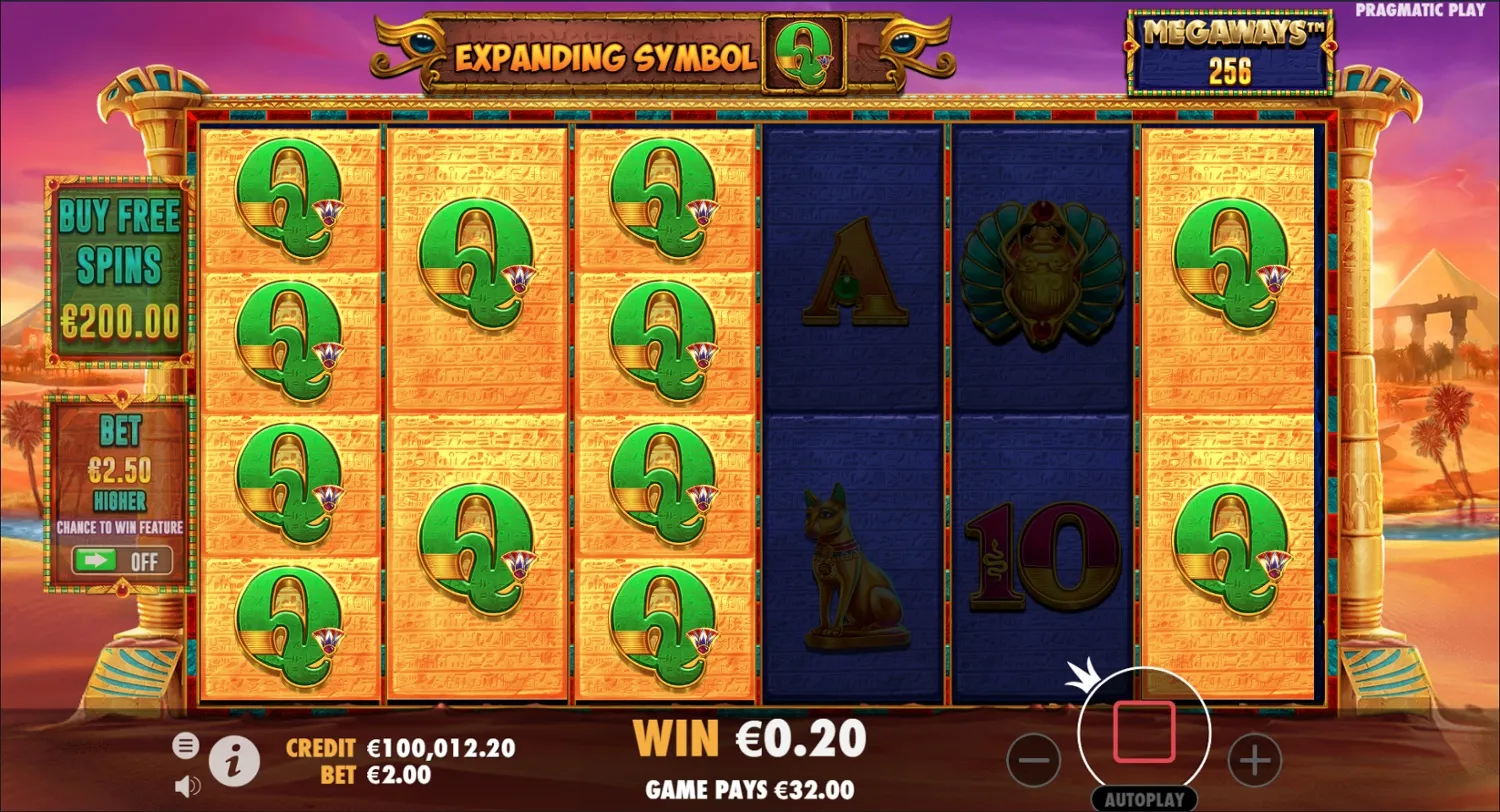Click the minus icon to lower bet
Viewport: 1500px width, 812px height.
point(1035,760)
